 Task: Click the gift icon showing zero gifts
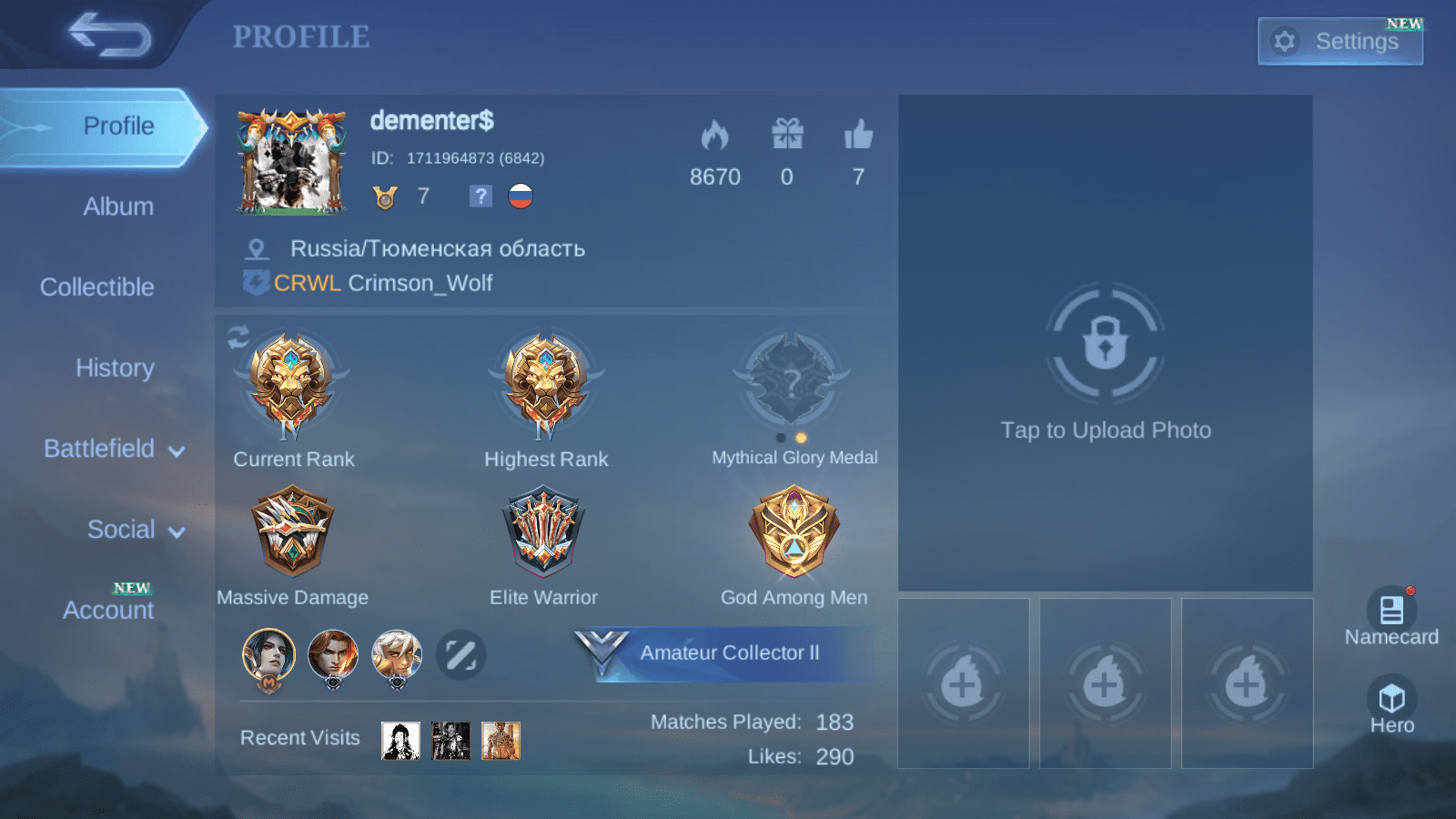[787, 135]
